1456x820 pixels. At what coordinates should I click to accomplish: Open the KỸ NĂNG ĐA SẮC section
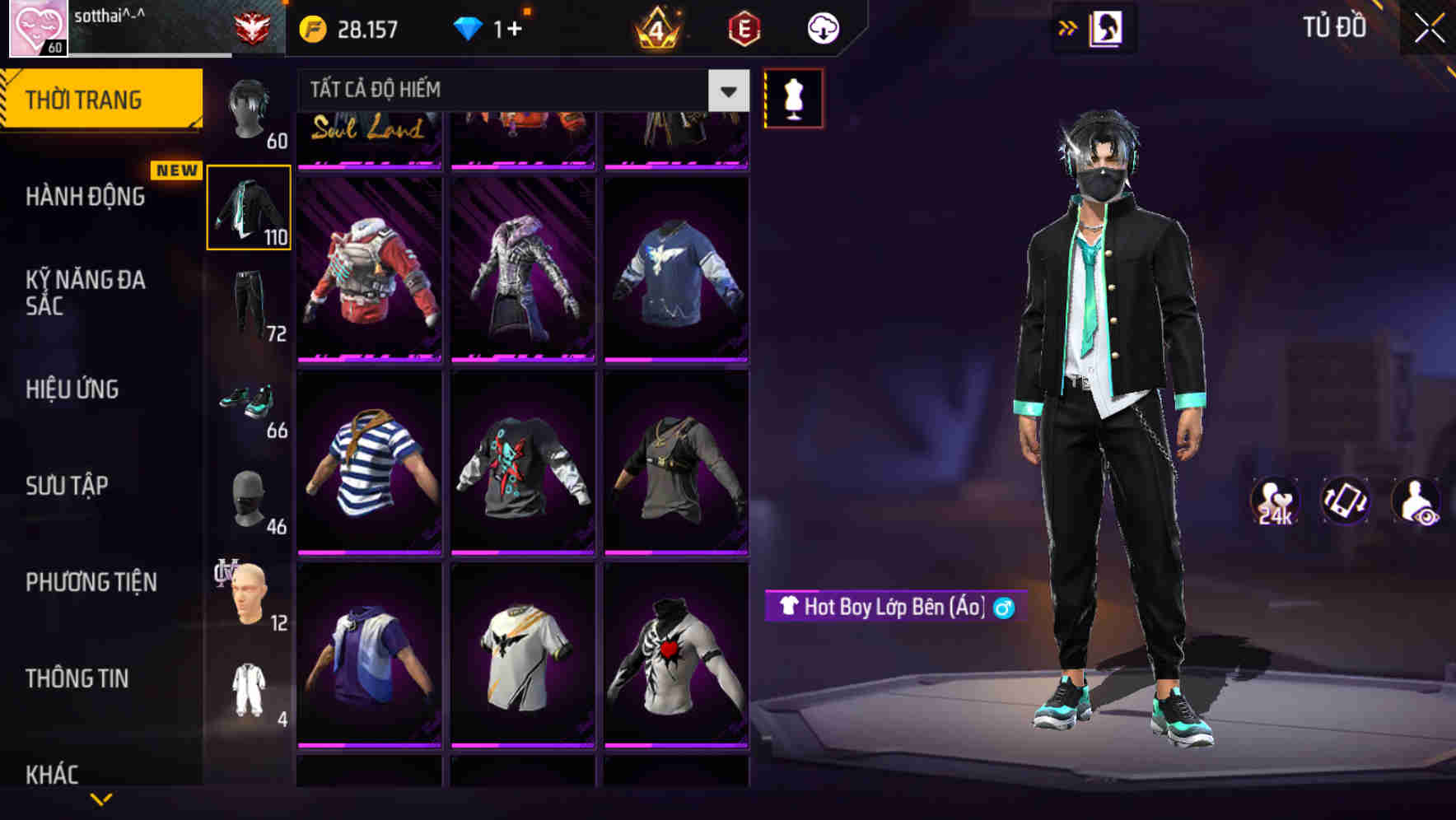[87, 294]
